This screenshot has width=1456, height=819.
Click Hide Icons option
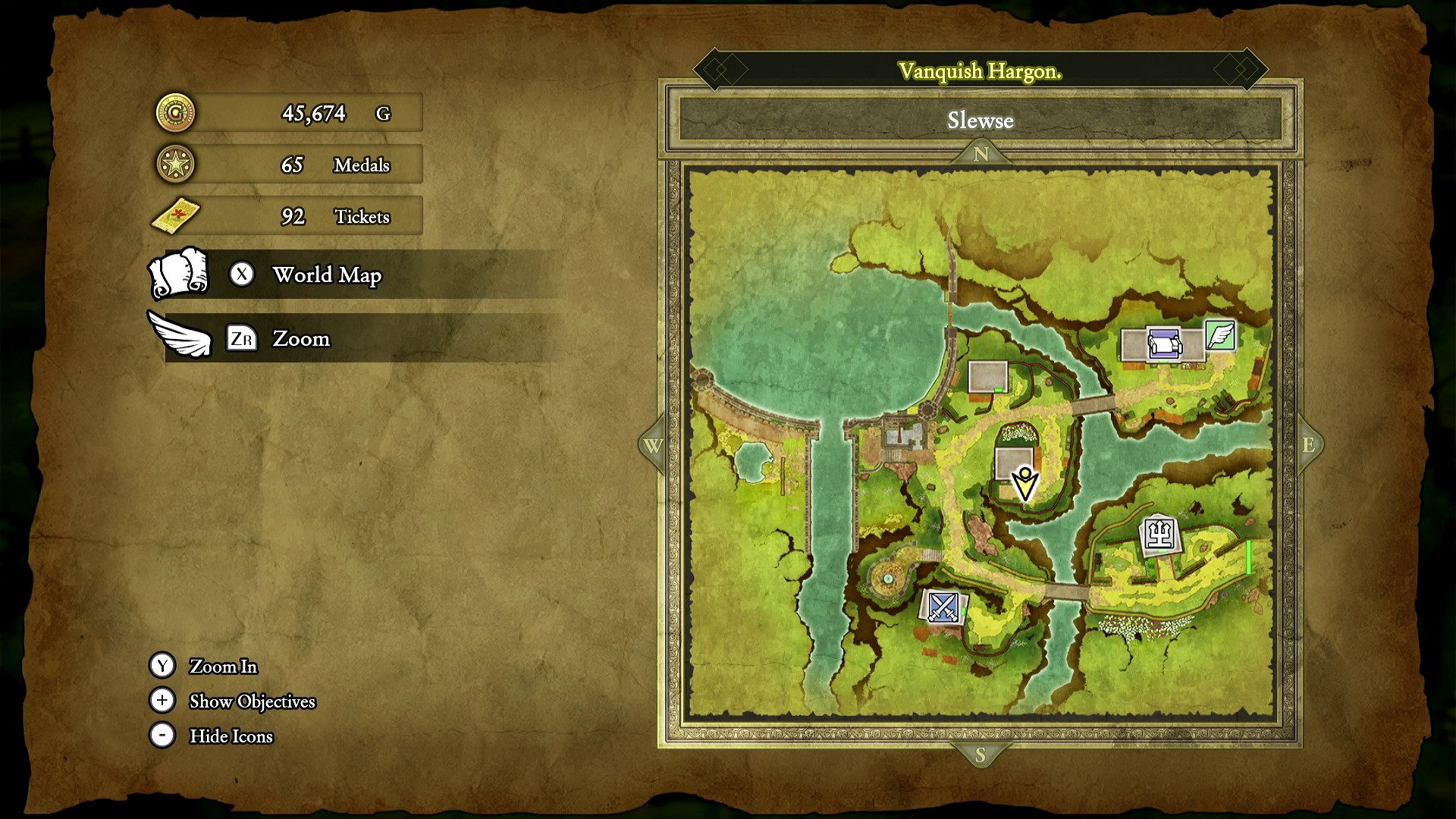pos(231,736)
